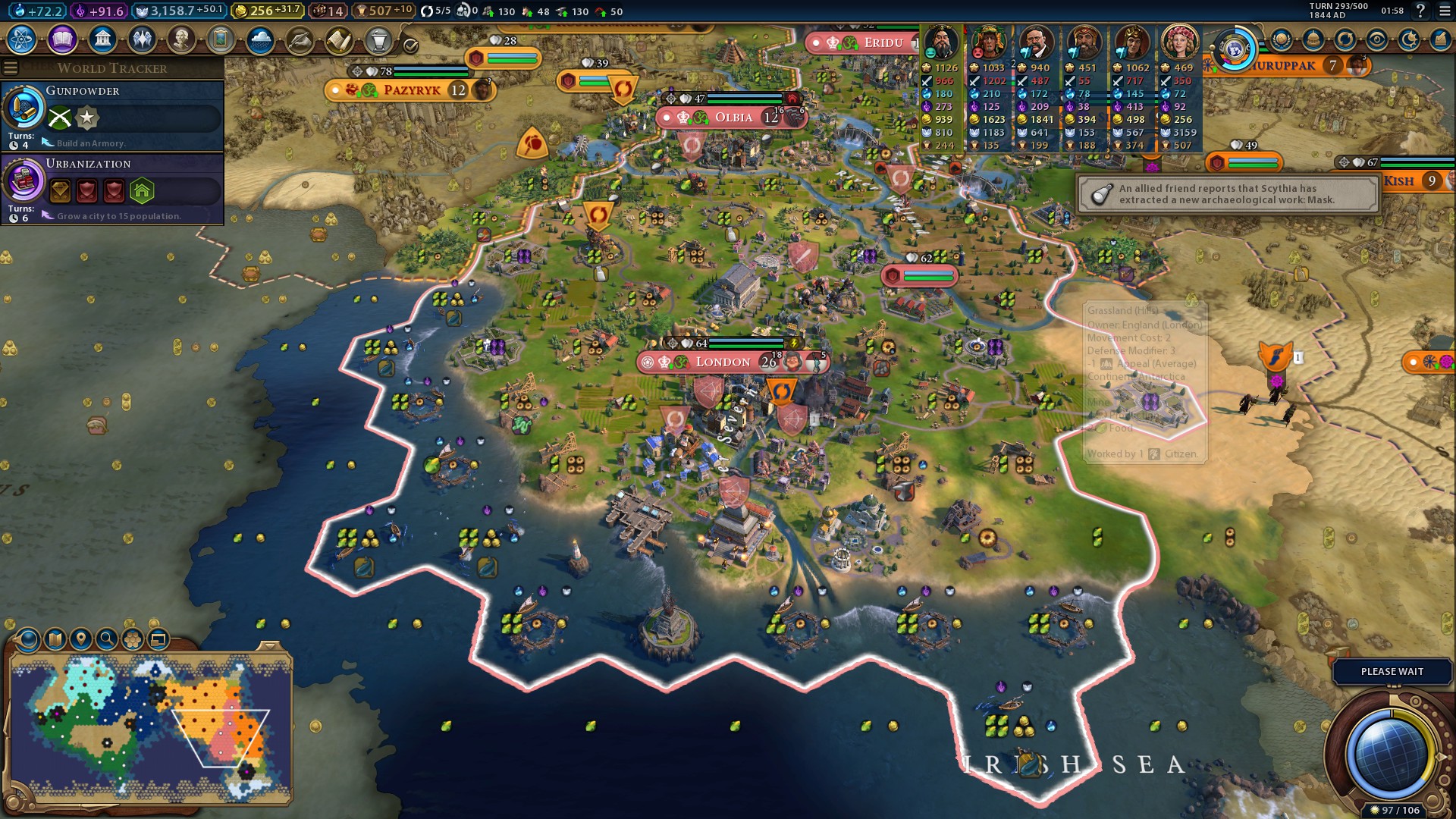This screenshot has height=819, width=1456.
Task: Open the Olbia city banner
Action: point(733,118)
